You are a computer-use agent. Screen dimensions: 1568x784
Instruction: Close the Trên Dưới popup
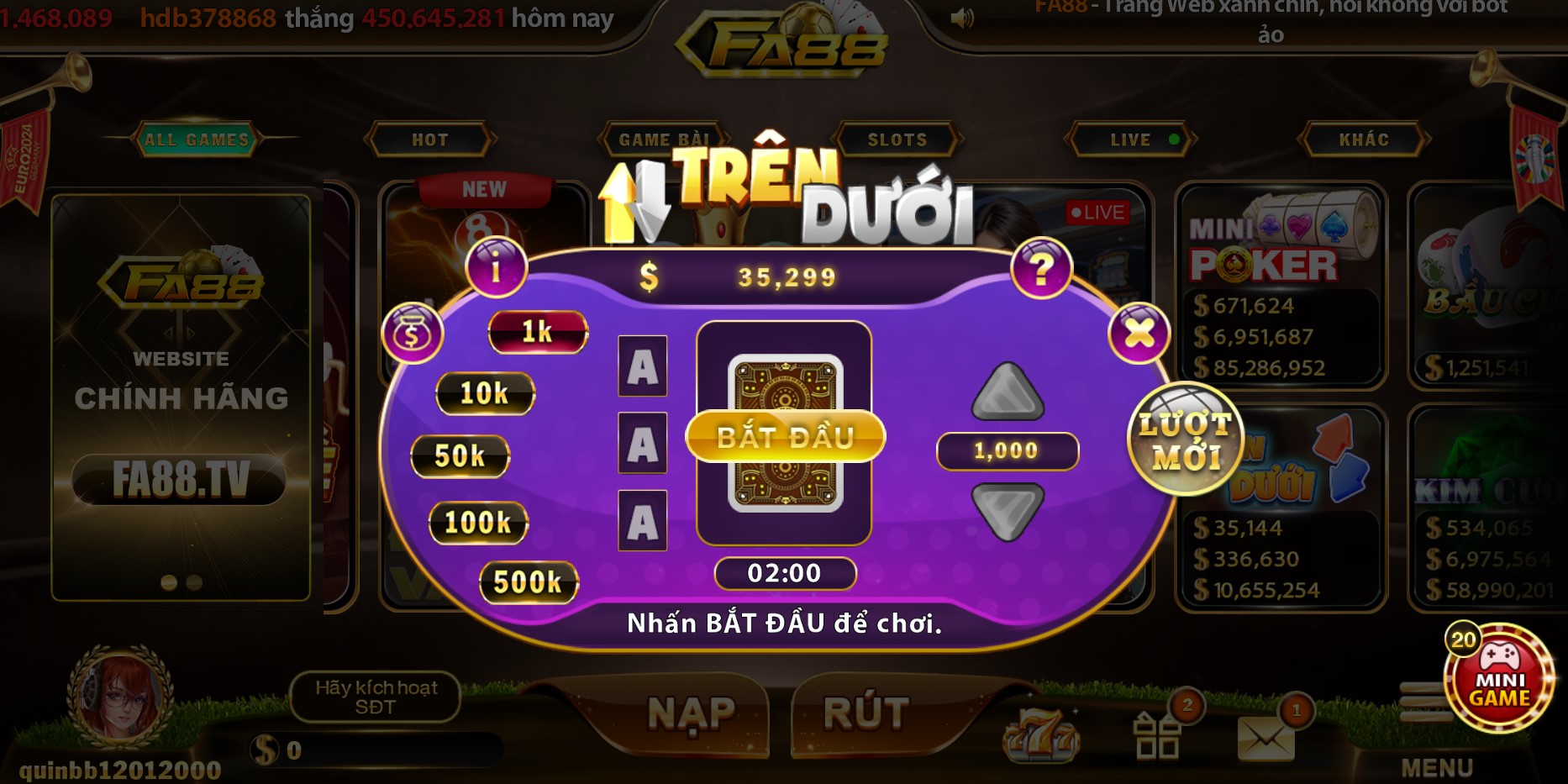(x=1139, y=332)
